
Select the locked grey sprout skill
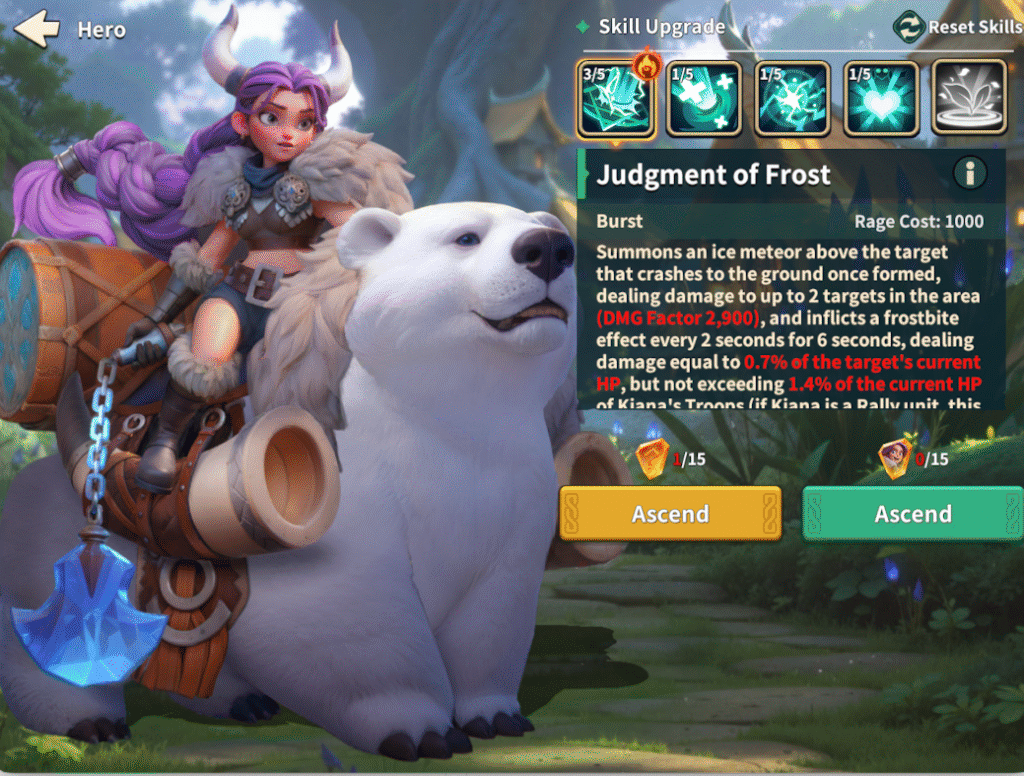click(969, 99)
